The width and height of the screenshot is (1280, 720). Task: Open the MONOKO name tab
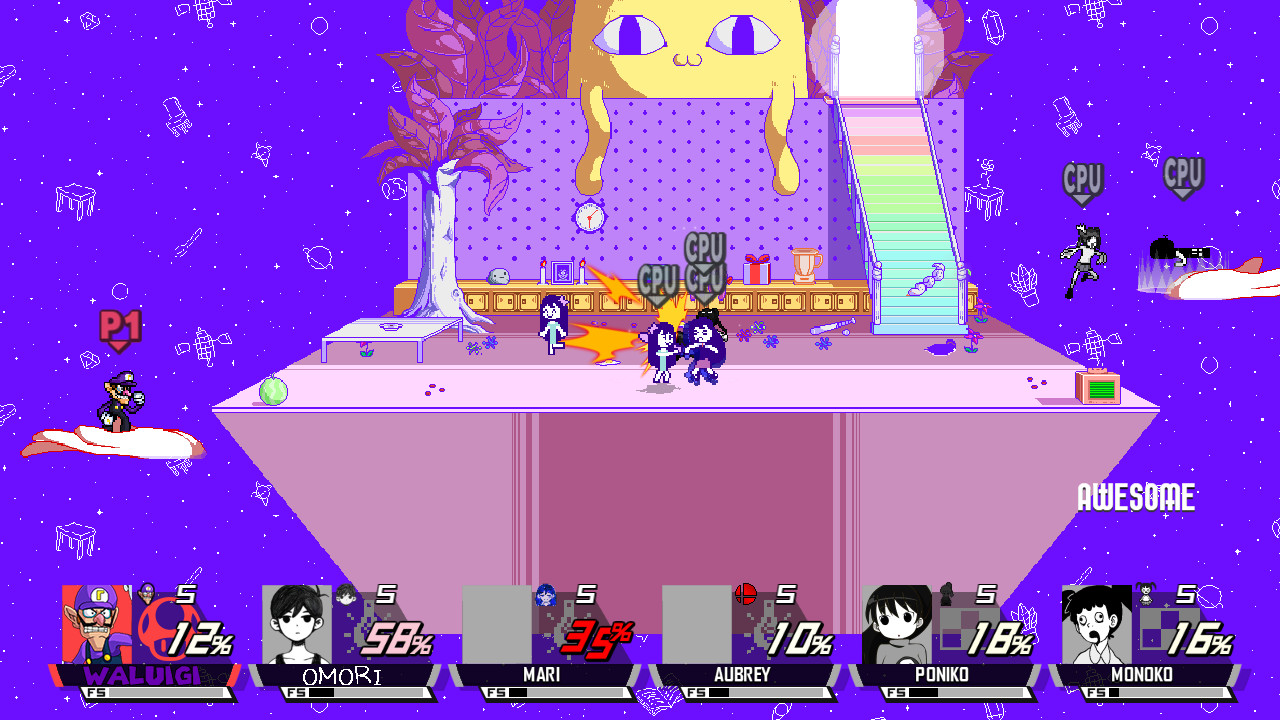pos(1143,675)
